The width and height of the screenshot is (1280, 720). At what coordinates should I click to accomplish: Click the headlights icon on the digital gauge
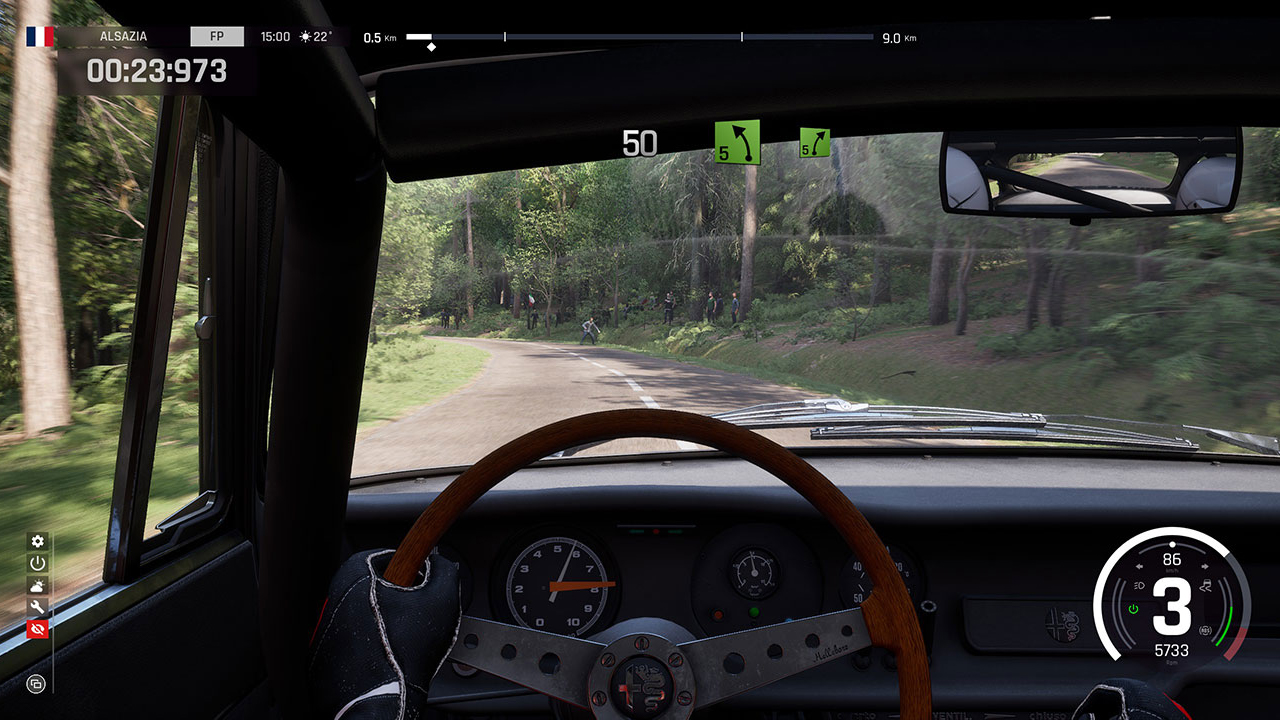click(1139, 585)
